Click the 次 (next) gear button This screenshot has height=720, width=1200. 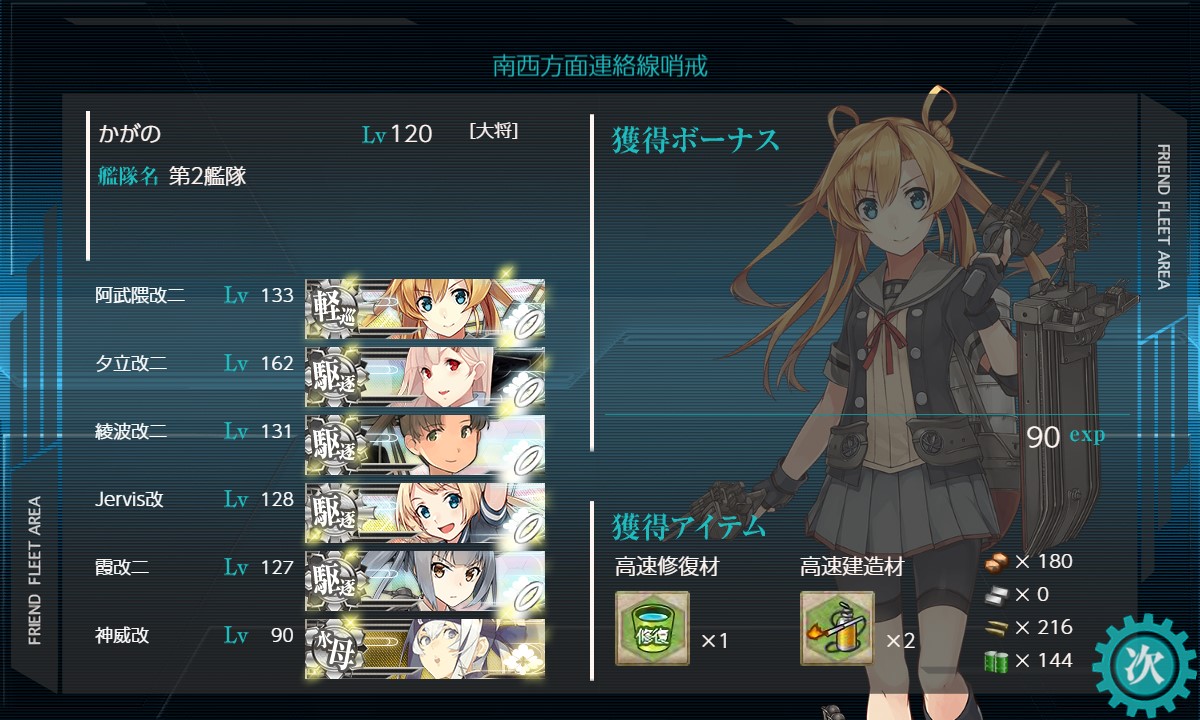point(1143,666)
